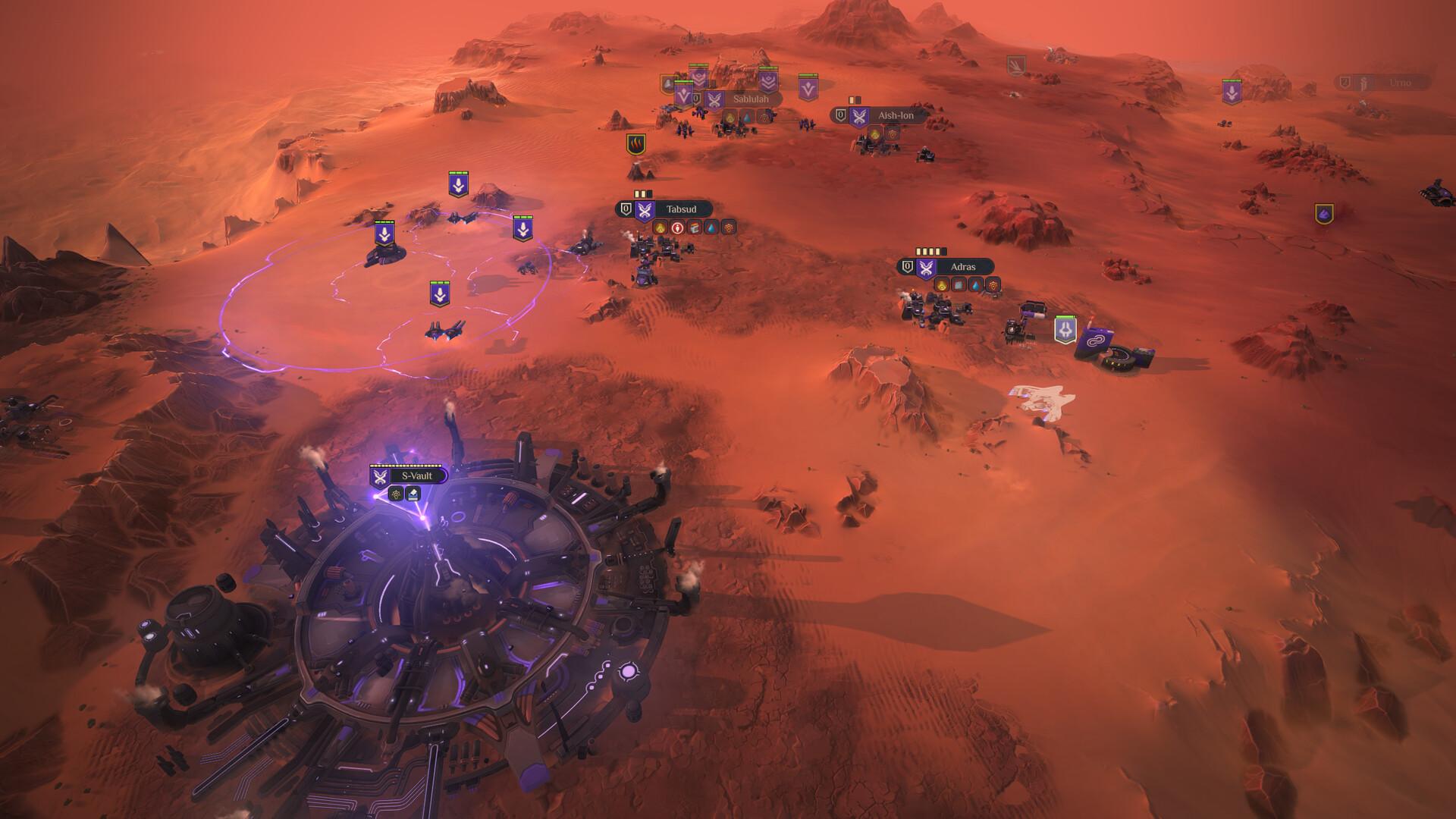Click the shield level badge beside Tabsud
Screen dimensions: 1456x819
point(626,209)
